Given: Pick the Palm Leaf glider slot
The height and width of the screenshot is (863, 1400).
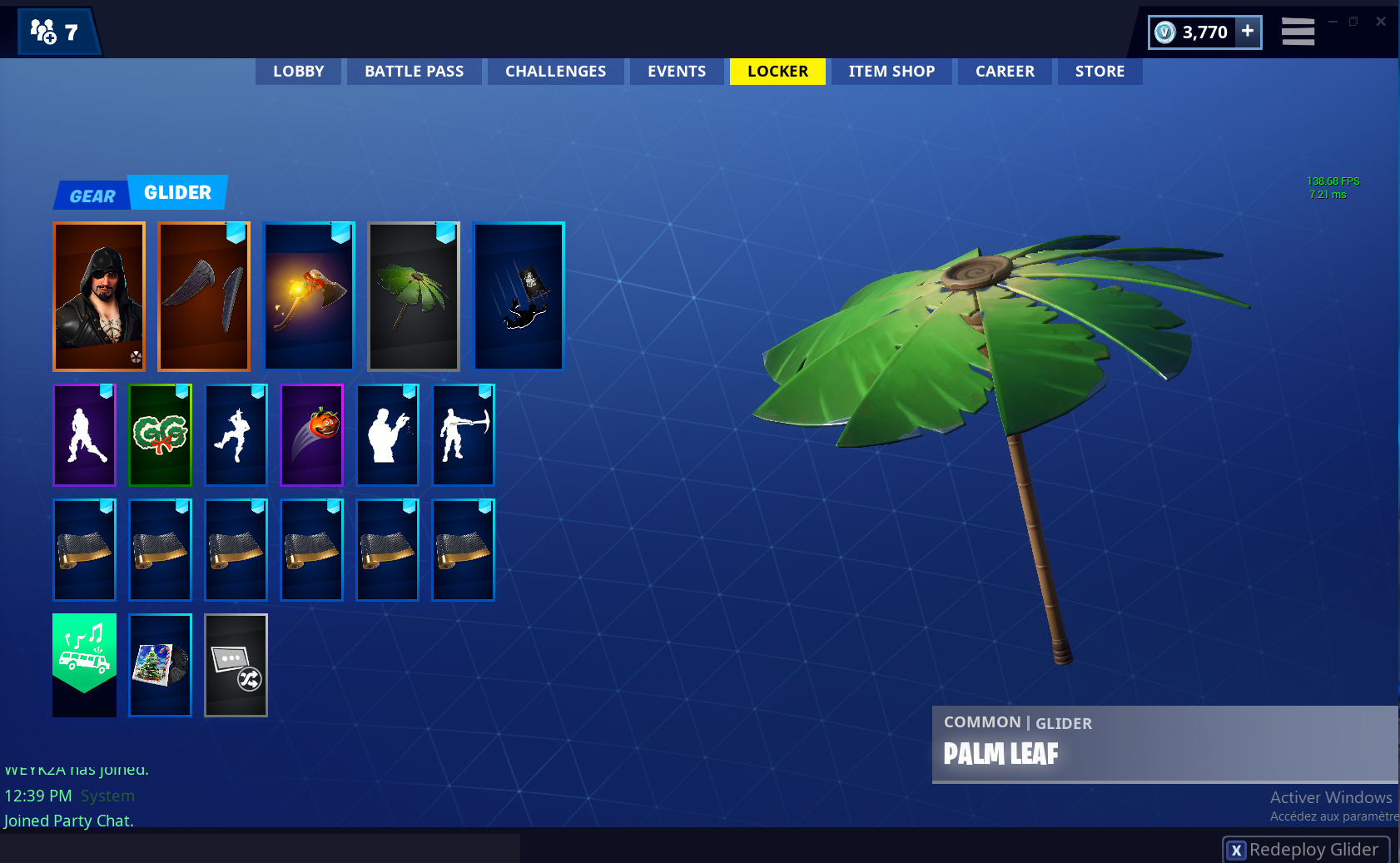Looking at the screenshot, I should coord(414,296).
